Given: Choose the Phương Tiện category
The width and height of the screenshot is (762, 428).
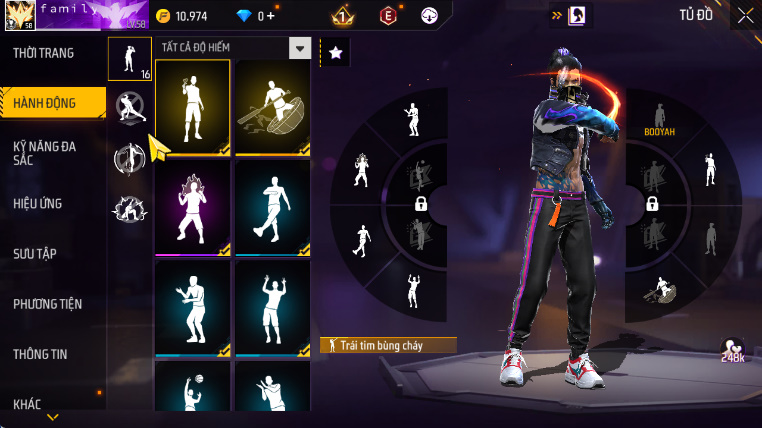Looking at the screenshot, I should click(48, 304).
